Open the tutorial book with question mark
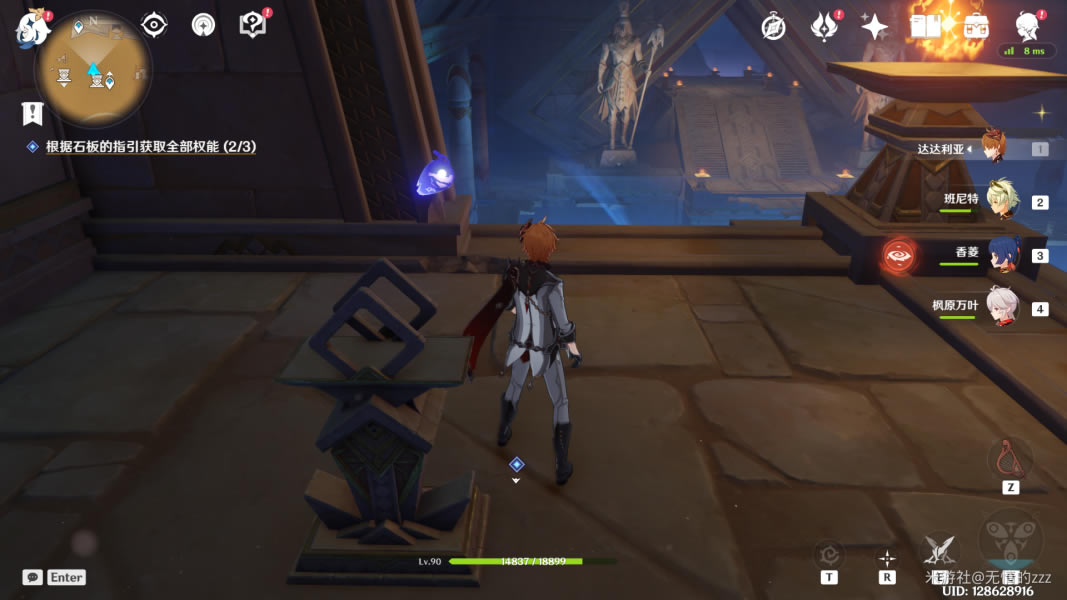 253,25
